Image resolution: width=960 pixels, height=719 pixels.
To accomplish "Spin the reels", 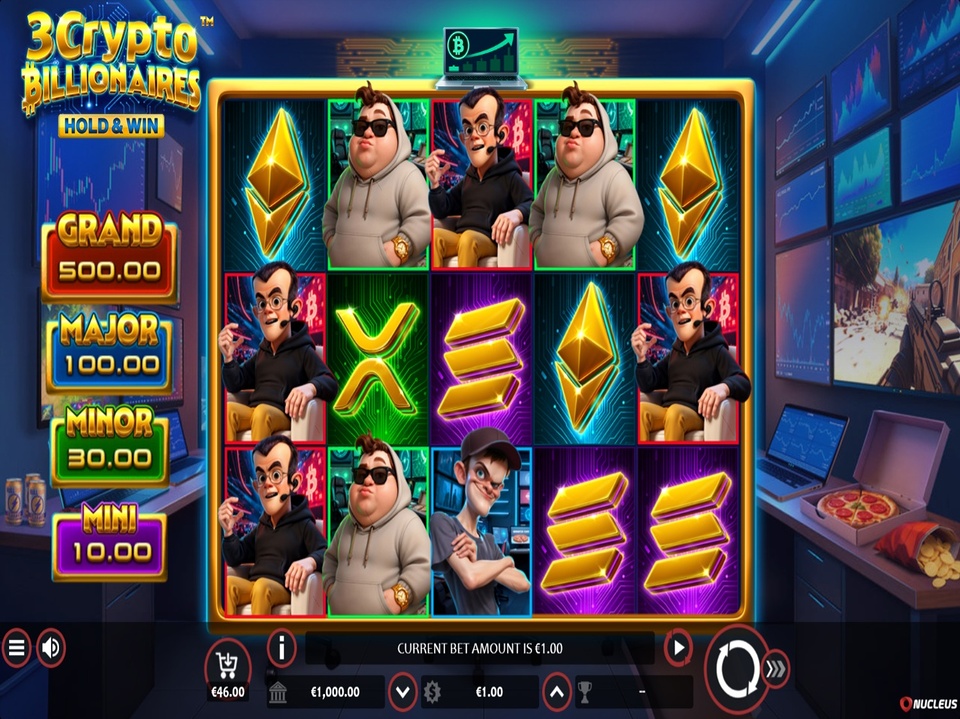I will 736,666.
